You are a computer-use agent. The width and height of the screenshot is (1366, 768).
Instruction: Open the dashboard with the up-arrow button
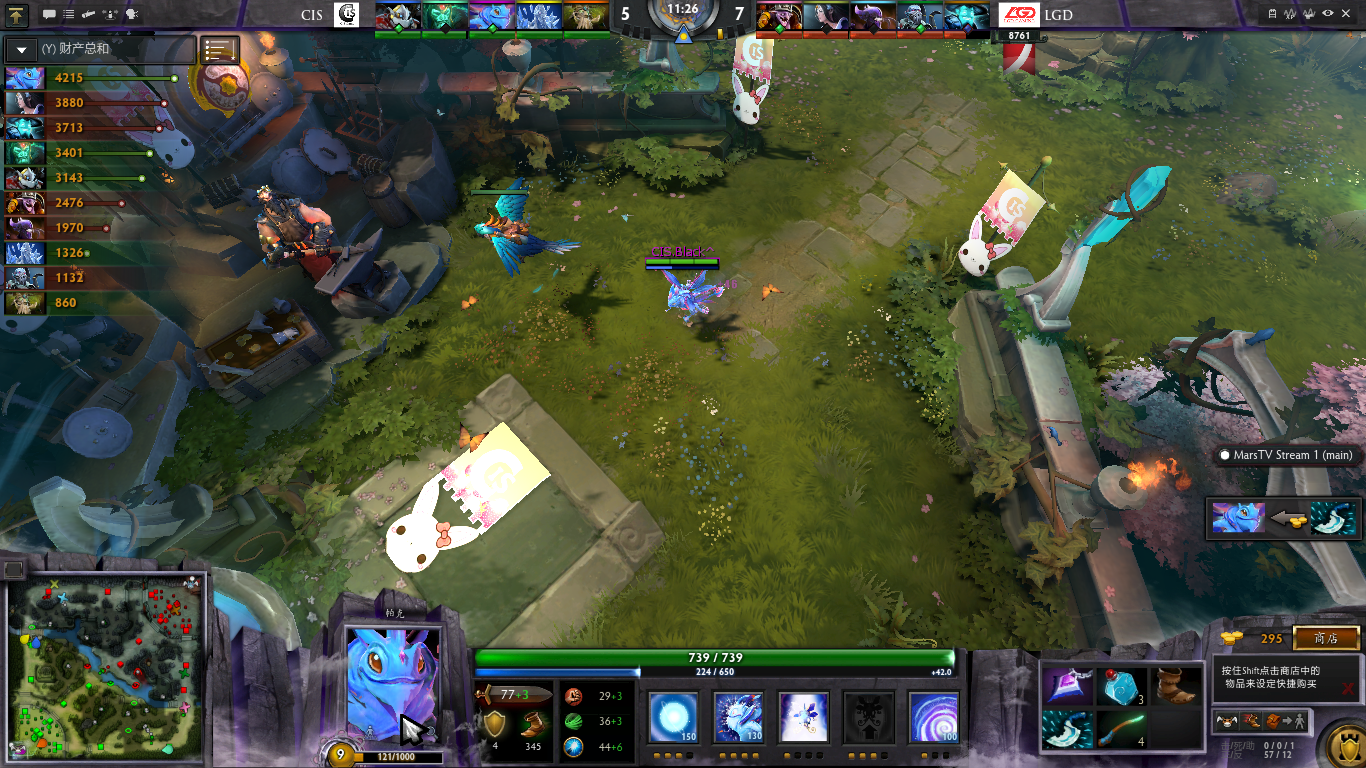pos(18,14)
